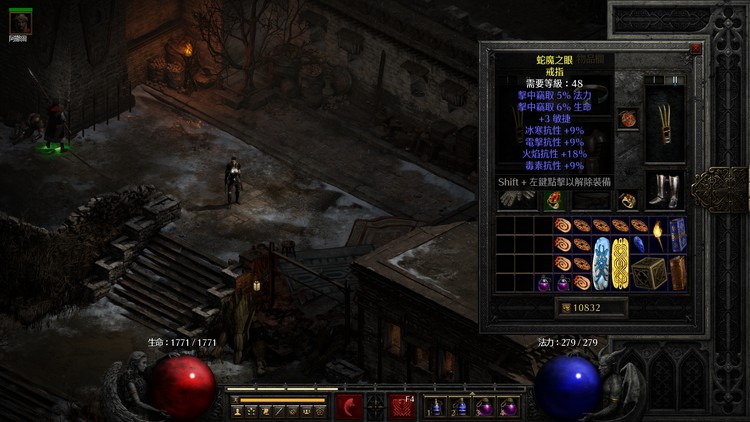Click the equipped amulet slot

click(x=628, y=120)
